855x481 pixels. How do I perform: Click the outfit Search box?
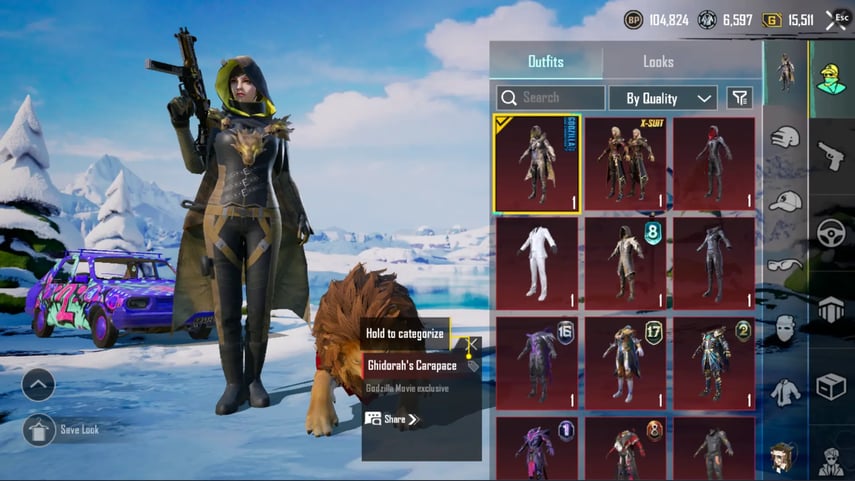coord(551,98)
